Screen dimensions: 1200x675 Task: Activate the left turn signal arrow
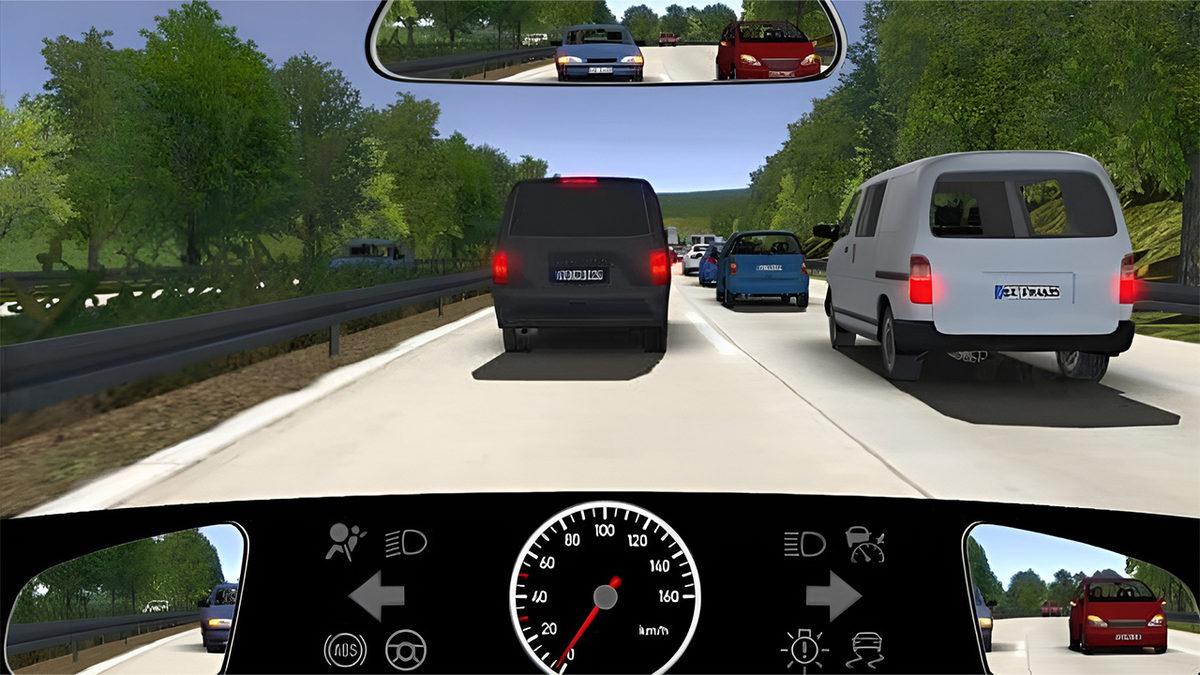click(376, 597)
